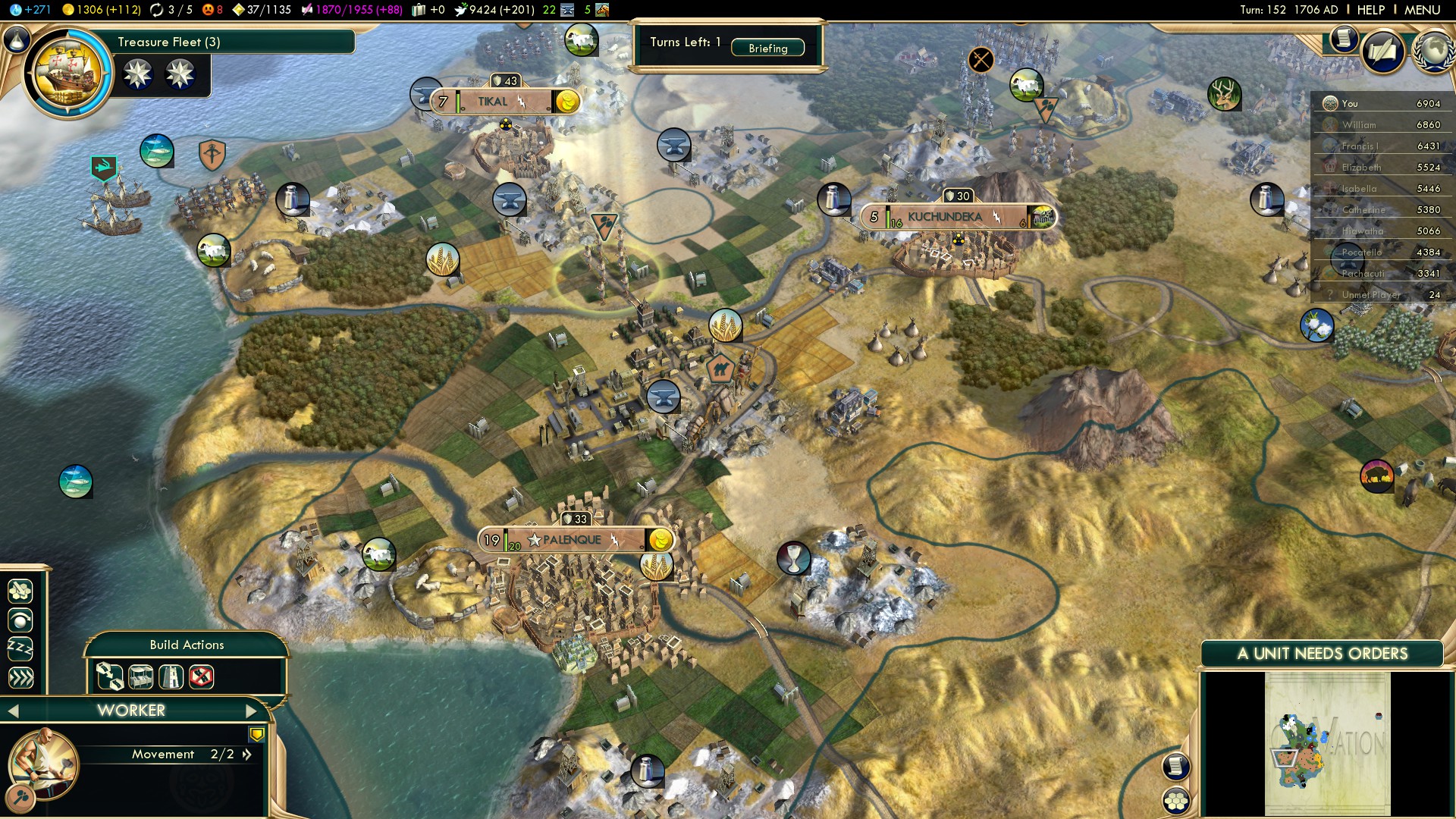Open the HELP menu
1456x819 pixels.
click(1370, 10)
